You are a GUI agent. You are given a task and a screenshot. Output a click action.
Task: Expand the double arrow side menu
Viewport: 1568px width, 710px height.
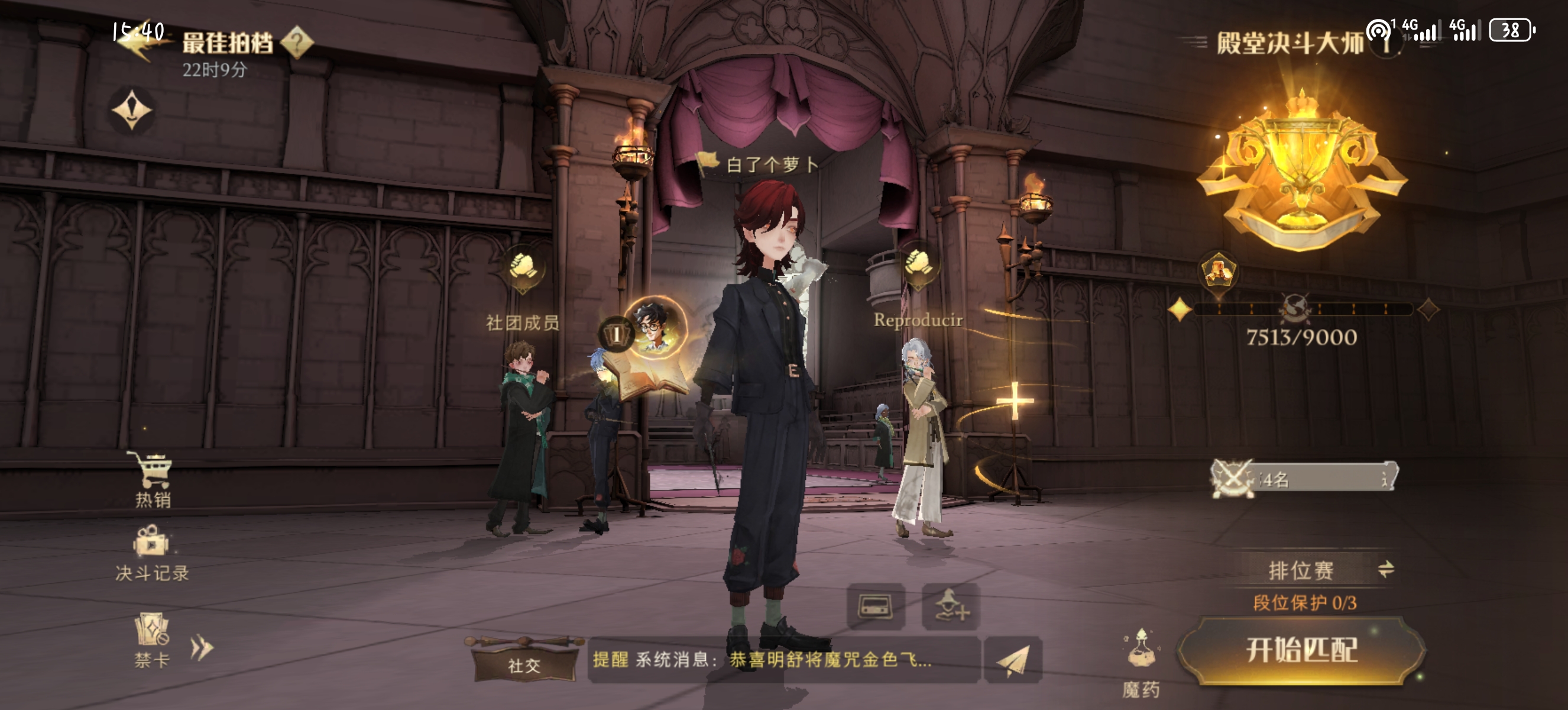pos(202,648)
